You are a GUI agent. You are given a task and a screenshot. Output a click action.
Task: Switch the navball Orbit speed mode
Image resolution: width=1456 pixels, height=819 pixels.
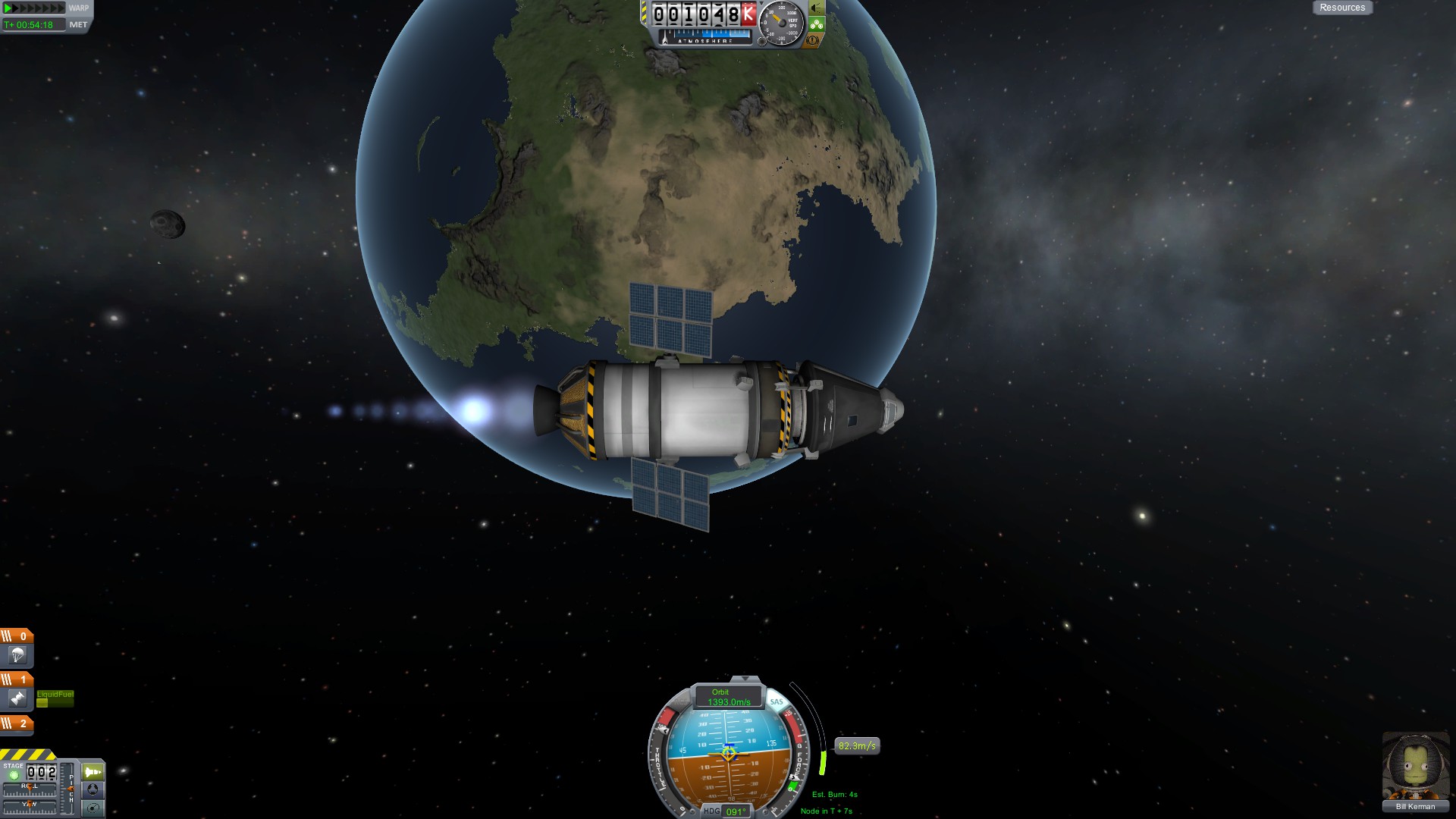(x=728, y=697)
